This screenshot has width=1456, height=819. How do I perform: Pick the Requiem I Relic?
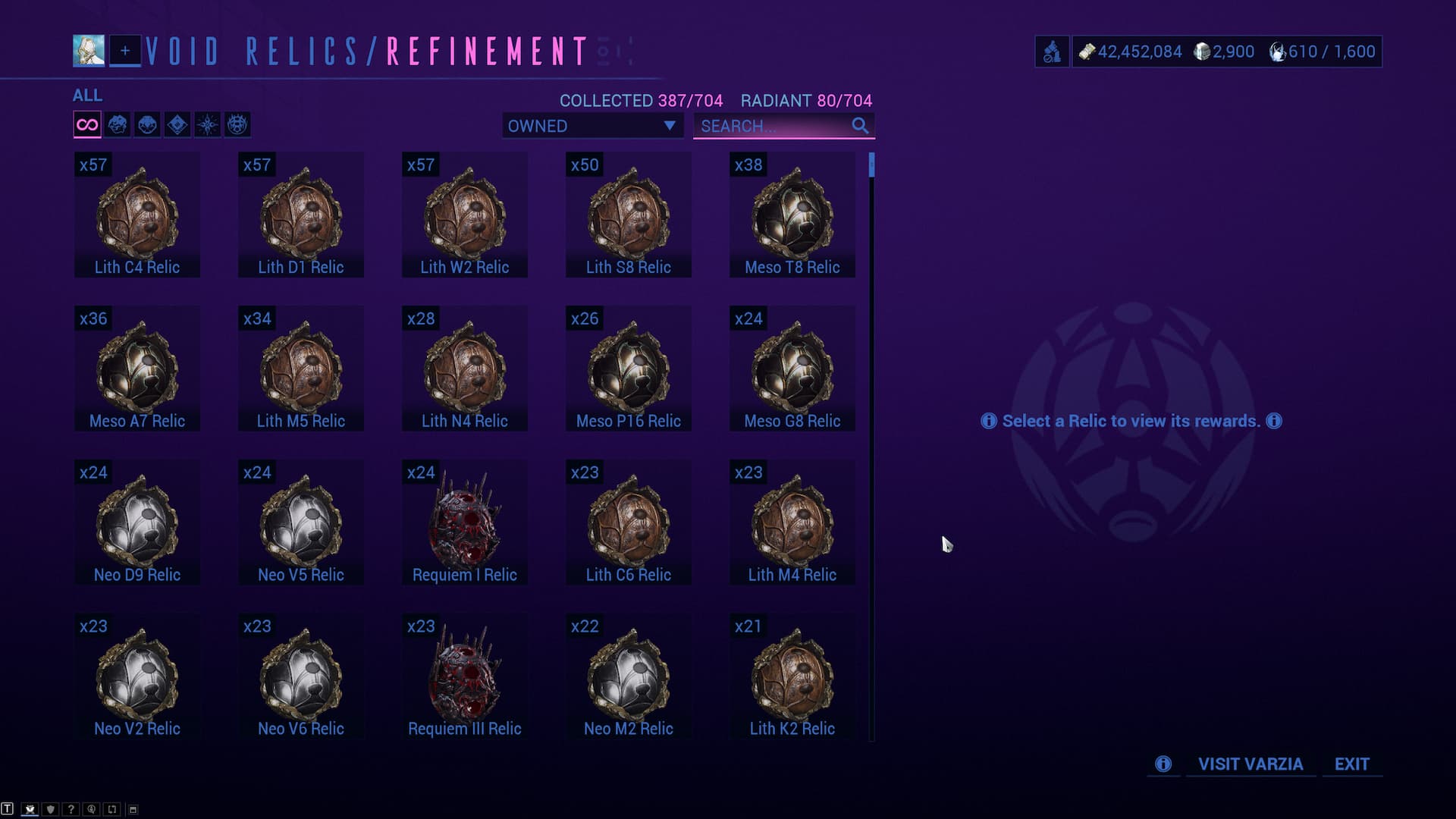(465, 523)
